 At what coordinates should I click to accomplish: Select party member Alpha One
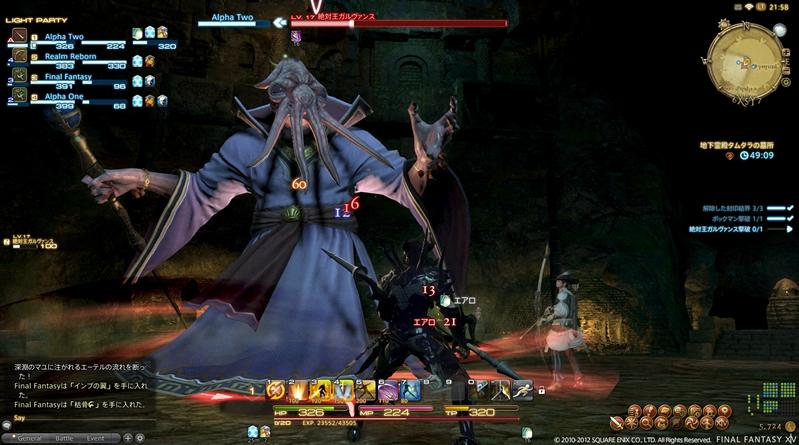(66, 97)
